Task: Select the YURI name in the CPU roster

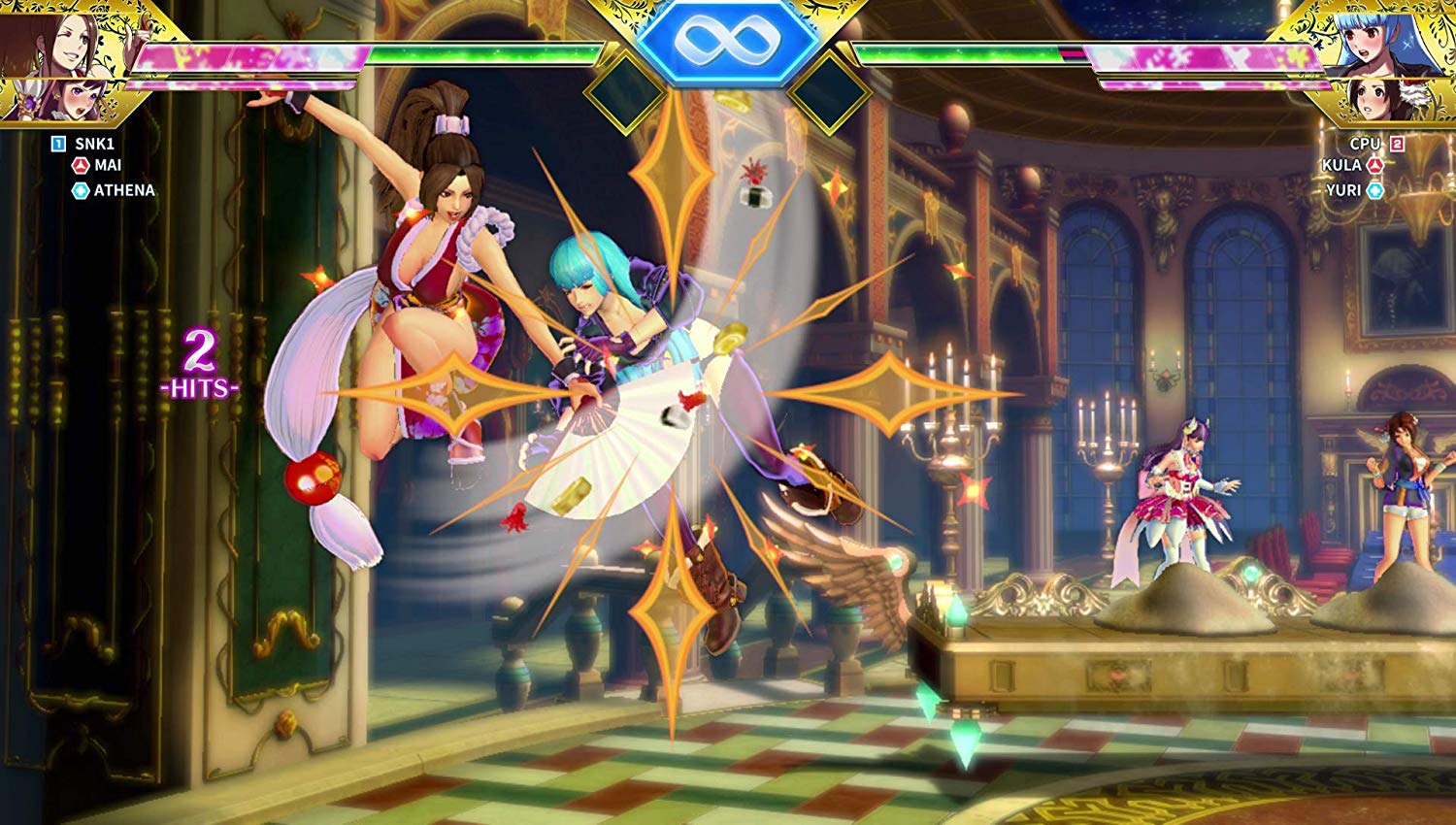Action: (1343, 190)
